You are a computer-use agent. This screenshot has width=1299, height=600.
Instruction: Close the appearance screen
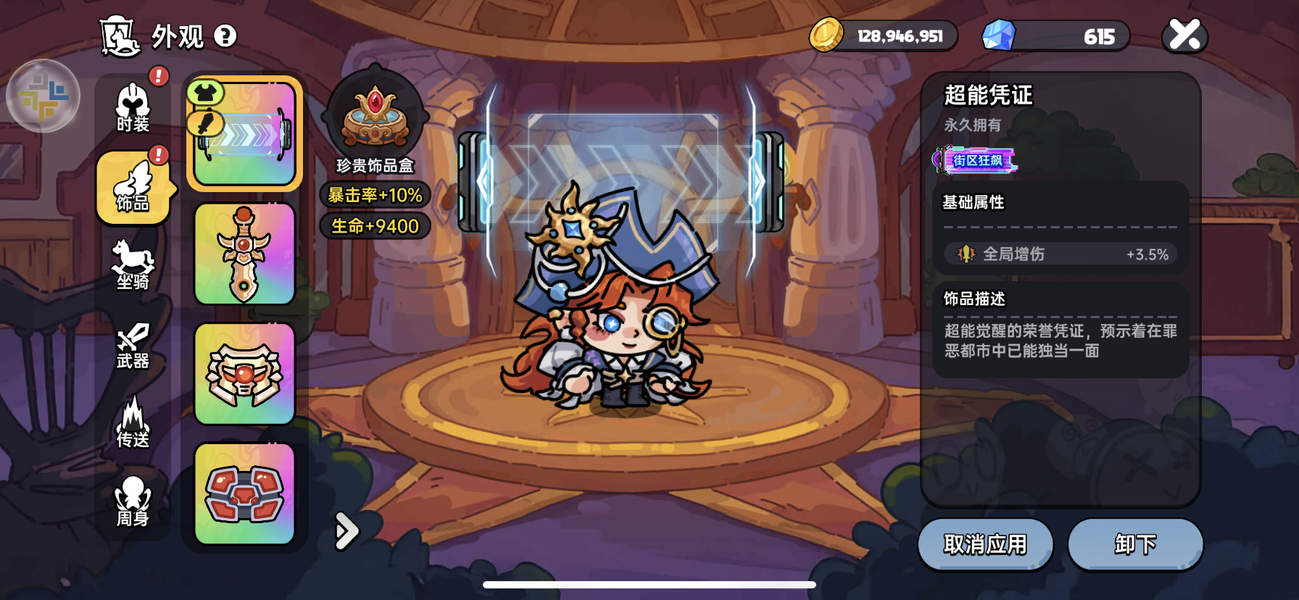tap(1185, 36)
